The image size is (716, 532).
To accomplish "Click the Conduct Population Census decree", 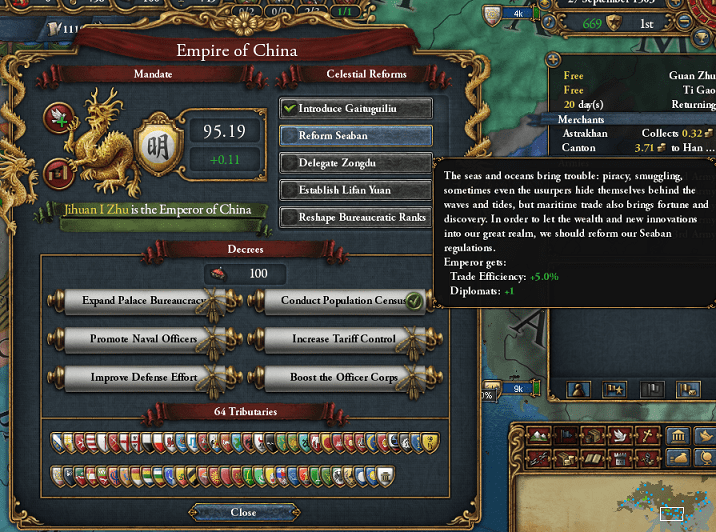I will pyautogui.click(x=338, y=301).
